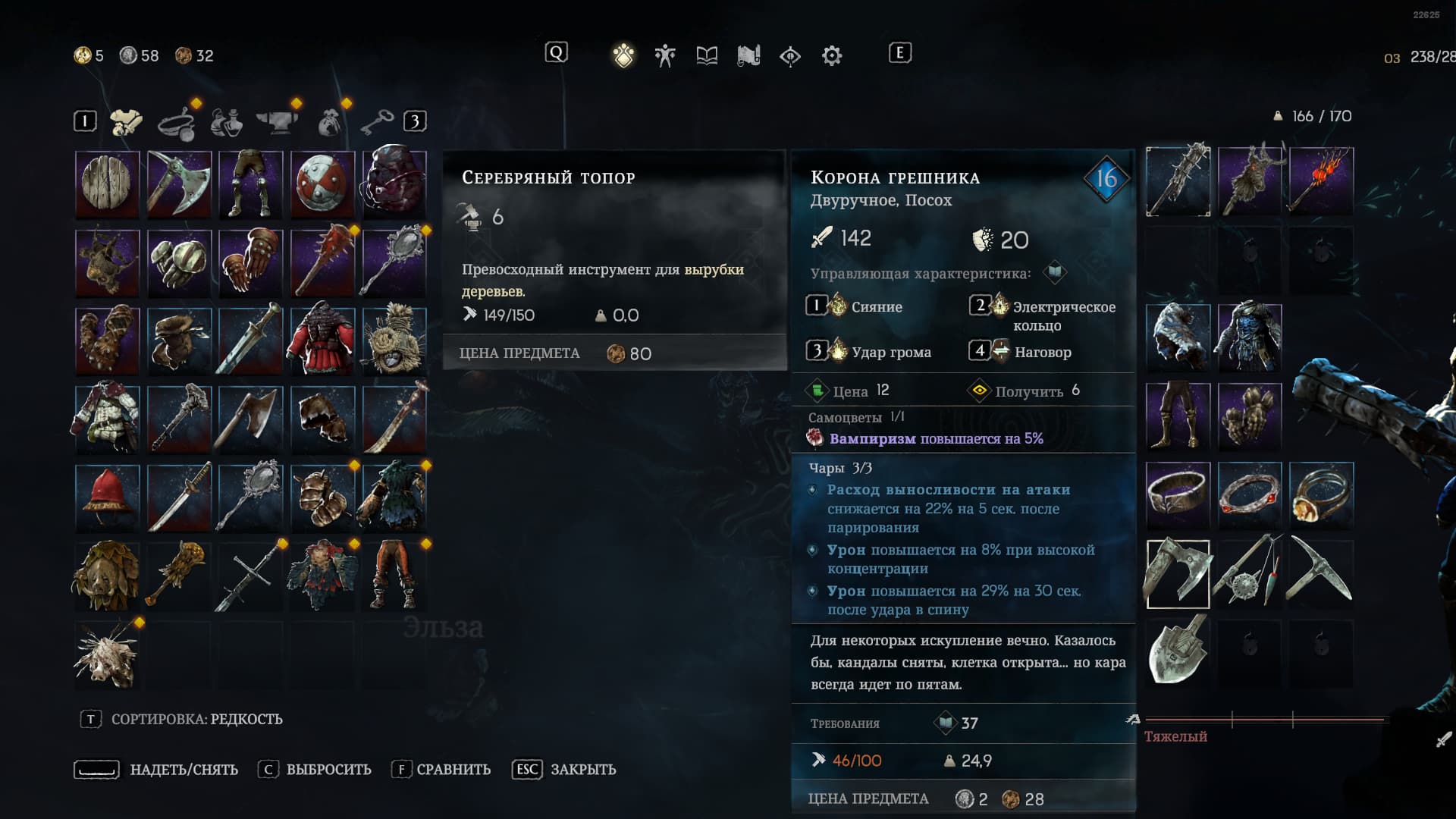This screenshot has height=819, width=1456.
Task: Select the equipped silver axe tool slot
Action: 1178,574
